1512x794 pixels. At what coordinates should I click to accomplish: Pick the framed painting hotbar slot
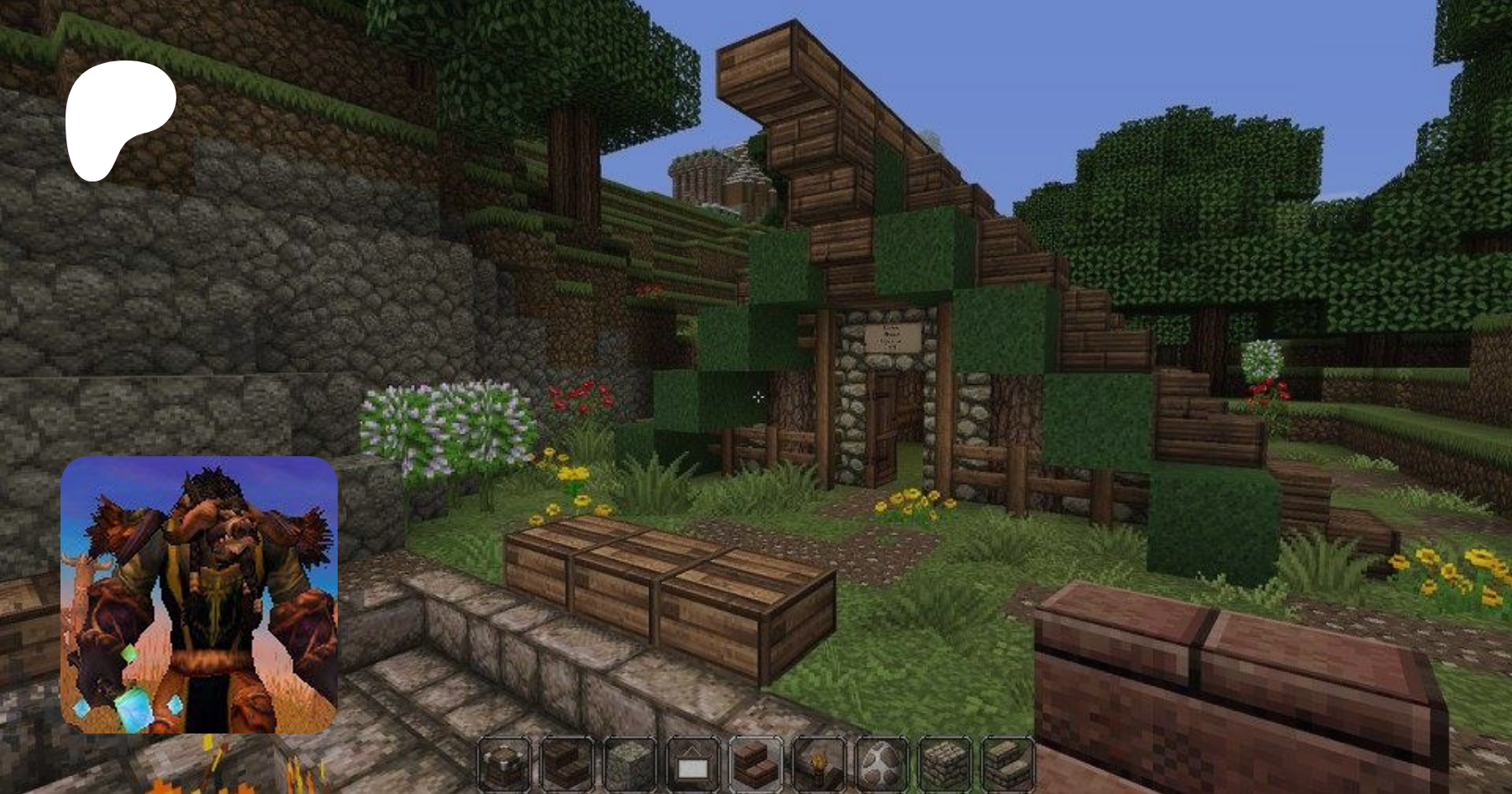point(693,764)
